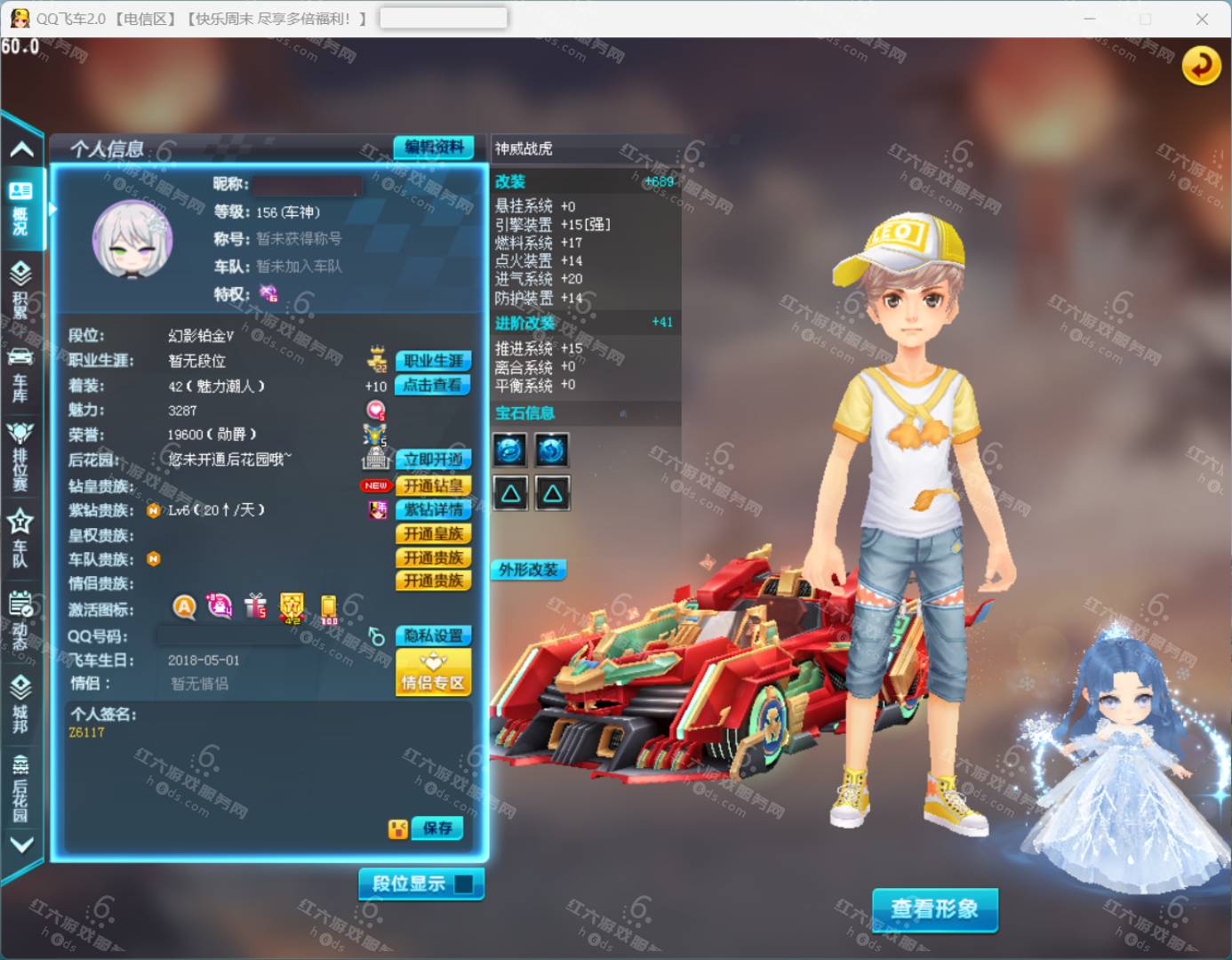The width and height of the screenshot is (1232, 960).
Task: Open 紫钻详情 purple diamond details
Action: pos(433,509)
